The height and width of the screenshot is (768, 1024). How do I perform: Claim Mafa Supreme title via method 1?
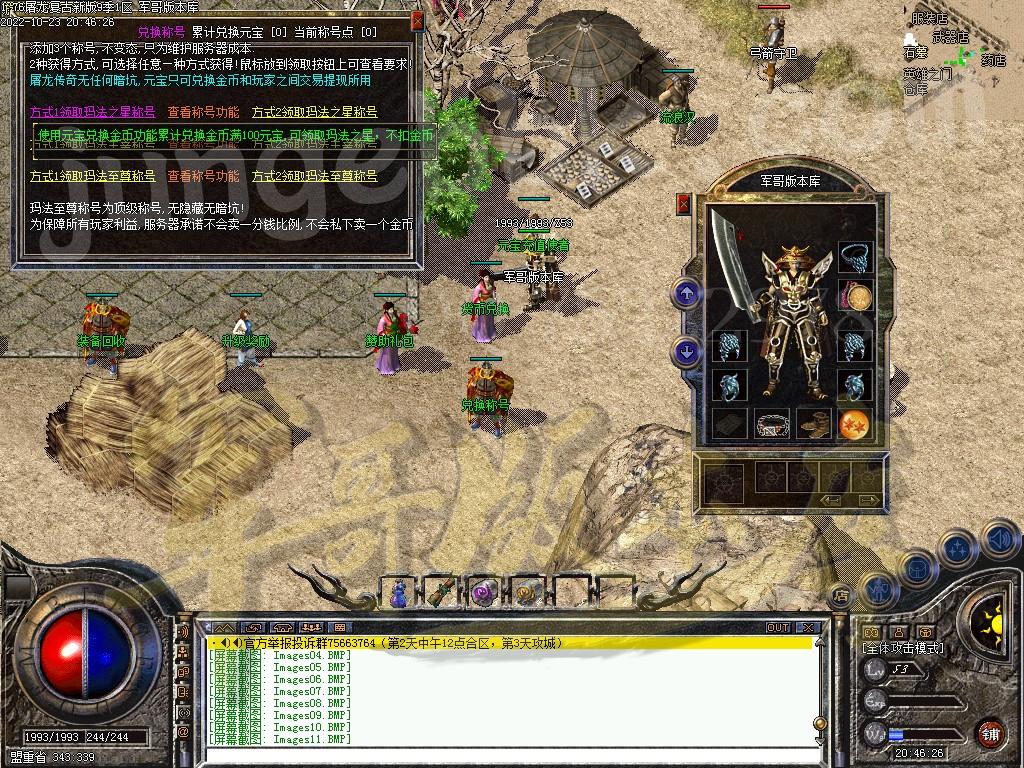coord(92,176)
